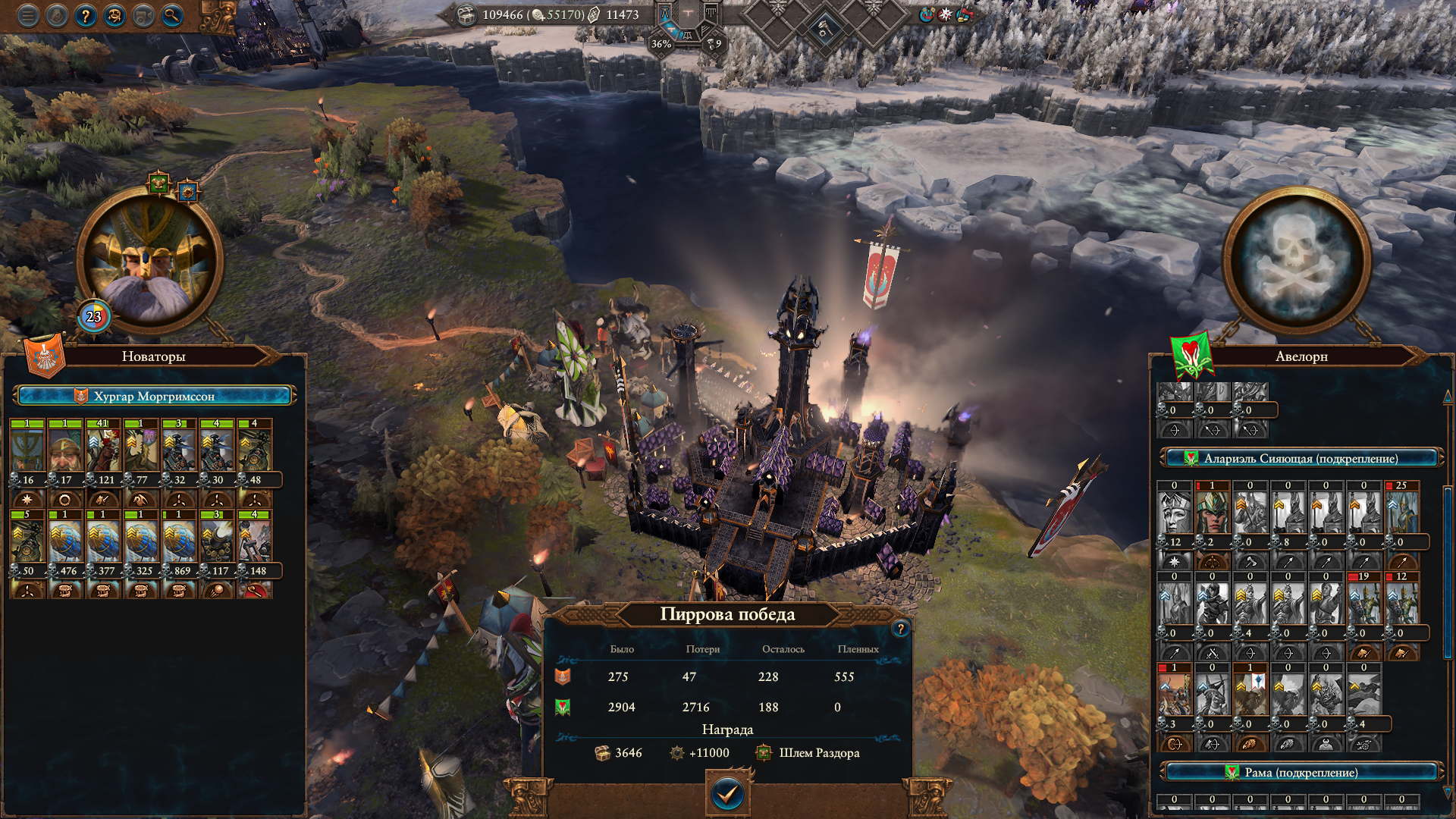
Task: Select the bearded dwarf hero card with 17 kills
Action: pyautogui.click(x=65, y=448)
